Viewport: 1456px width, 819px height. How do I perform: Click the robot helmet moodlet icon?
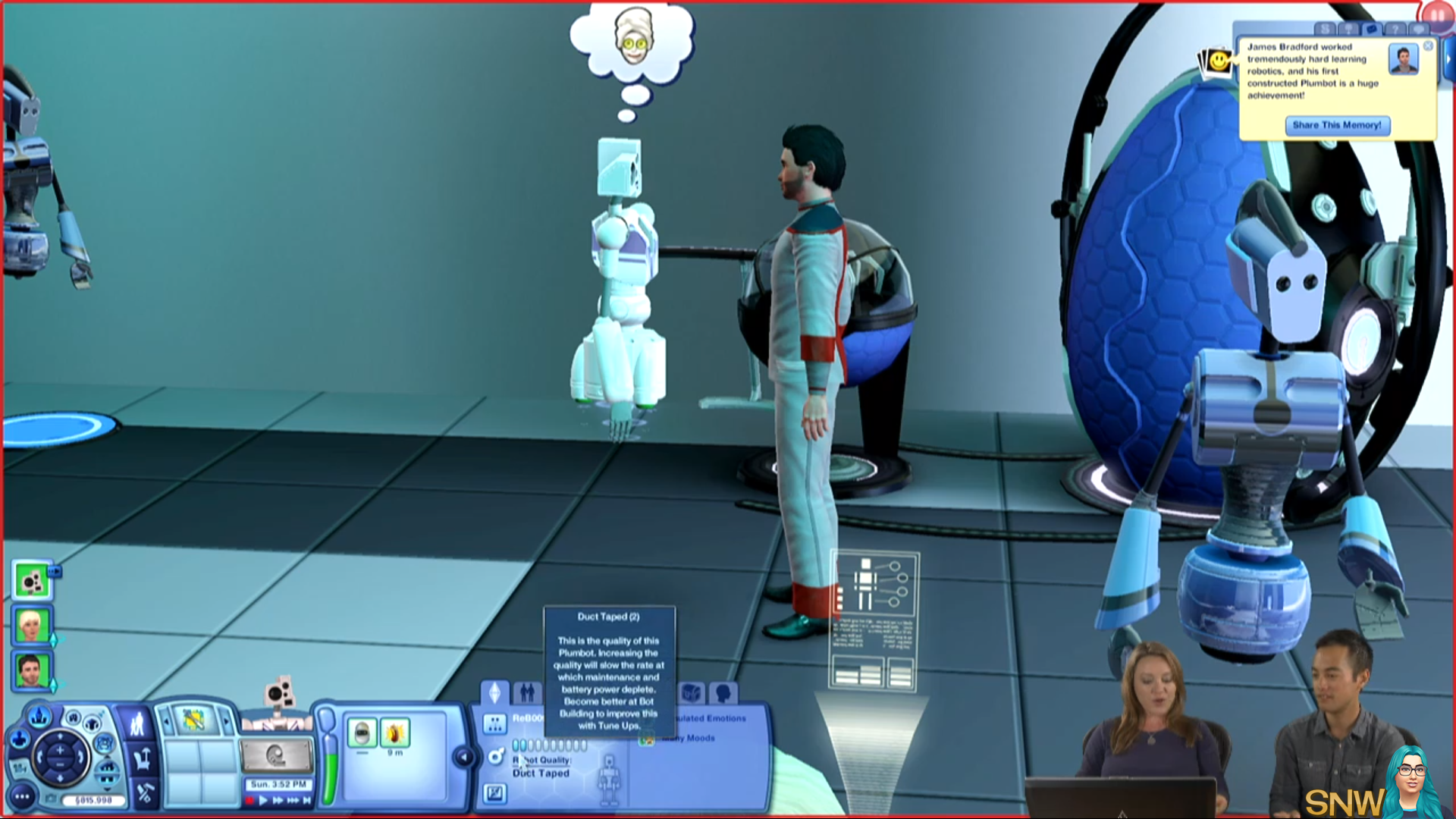(x=362, y=733)
